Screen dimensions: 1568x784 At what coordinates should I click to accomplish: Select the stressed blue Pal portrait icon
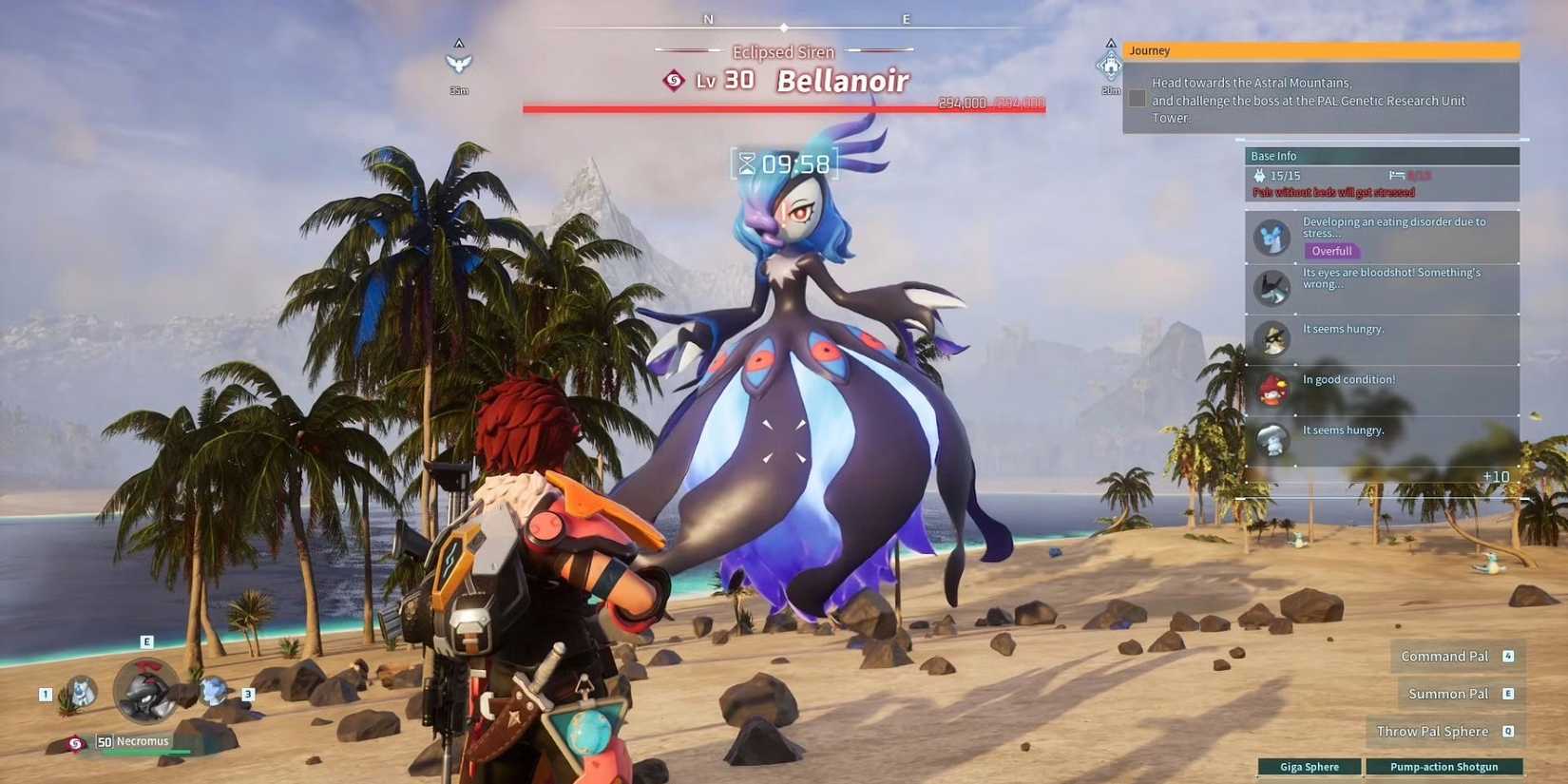1272,235
